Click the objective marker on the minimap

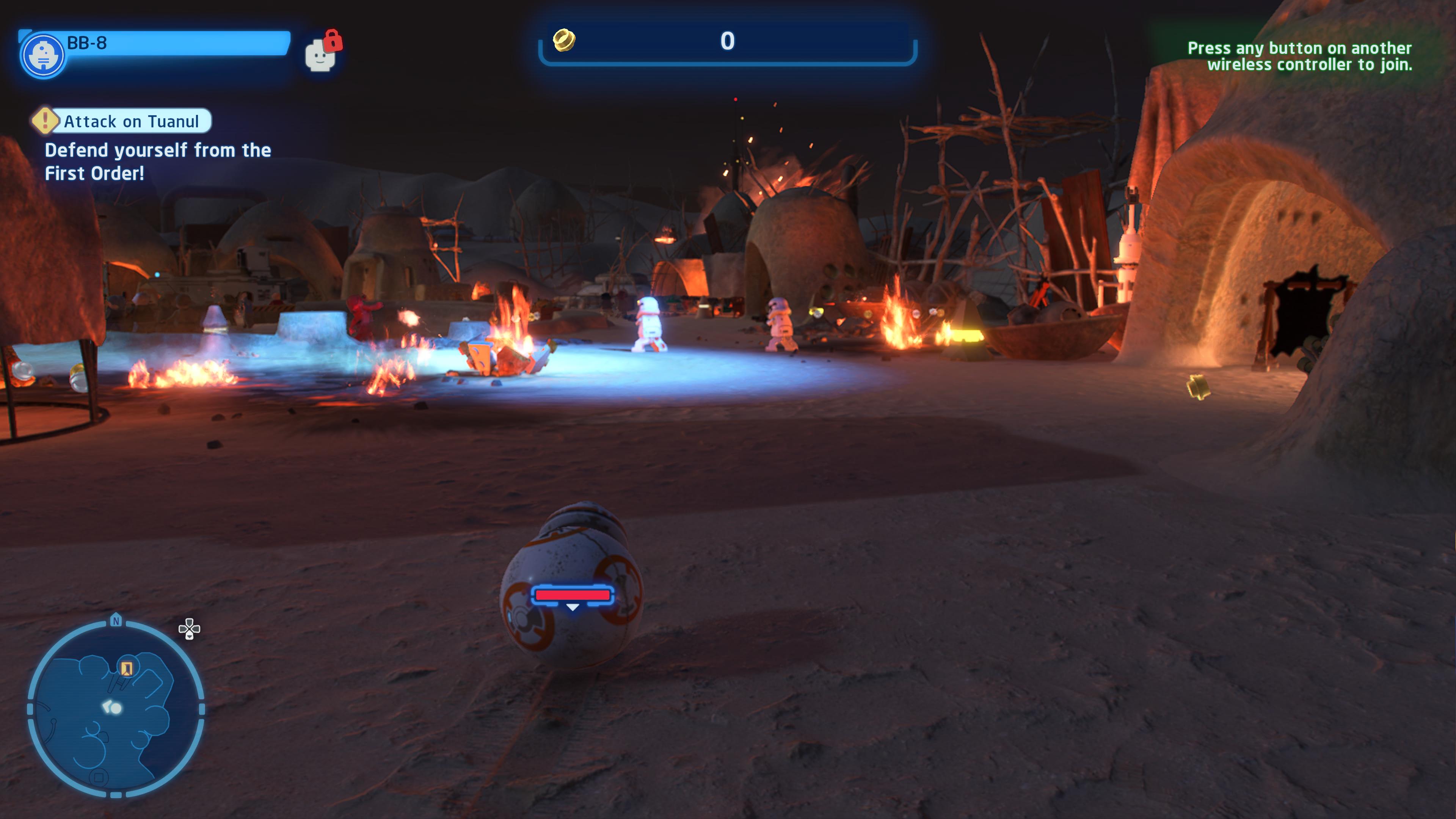[127, 668]
